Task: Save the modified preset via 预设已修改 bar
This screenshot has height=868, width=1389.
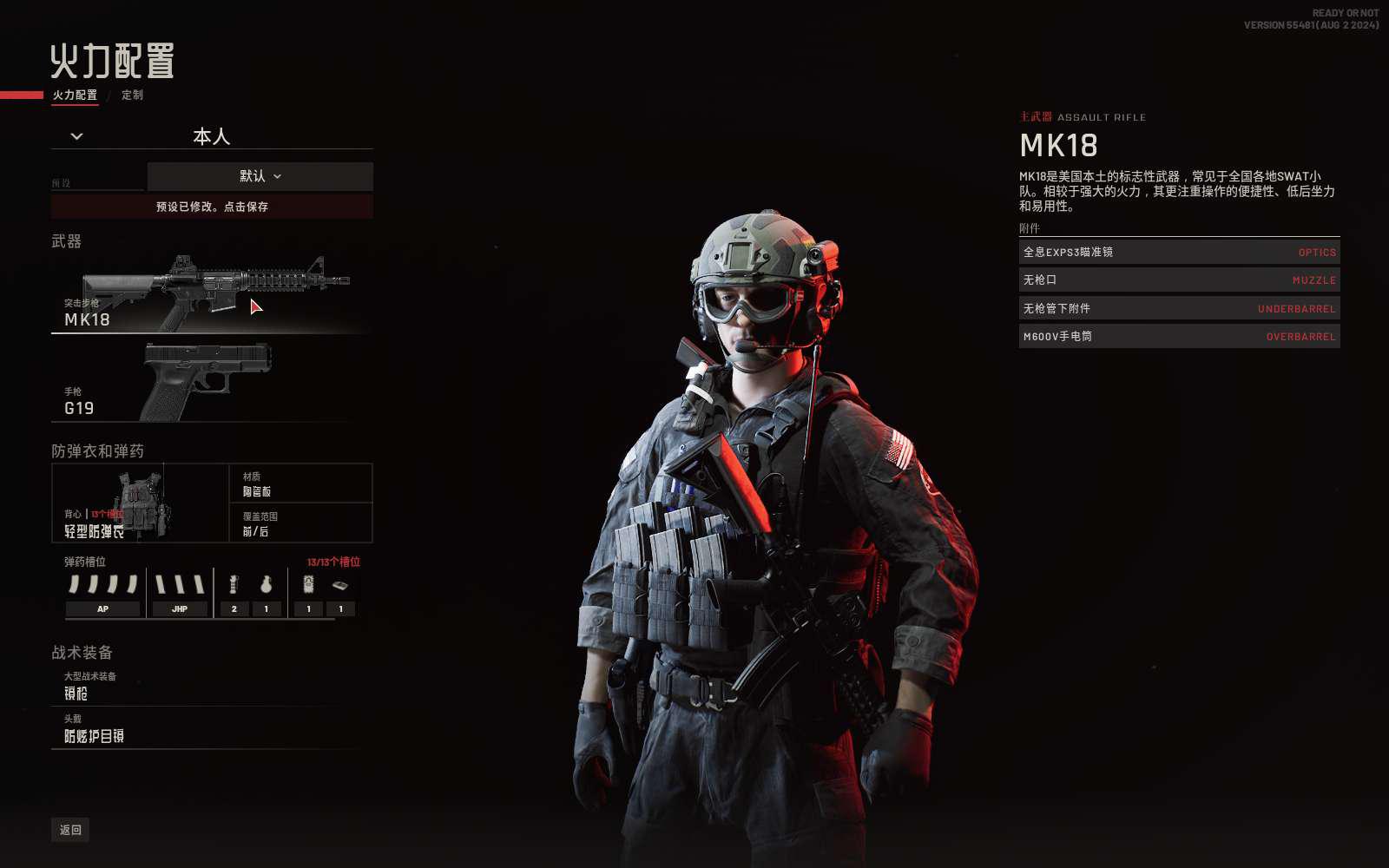Action: point(212,207)
